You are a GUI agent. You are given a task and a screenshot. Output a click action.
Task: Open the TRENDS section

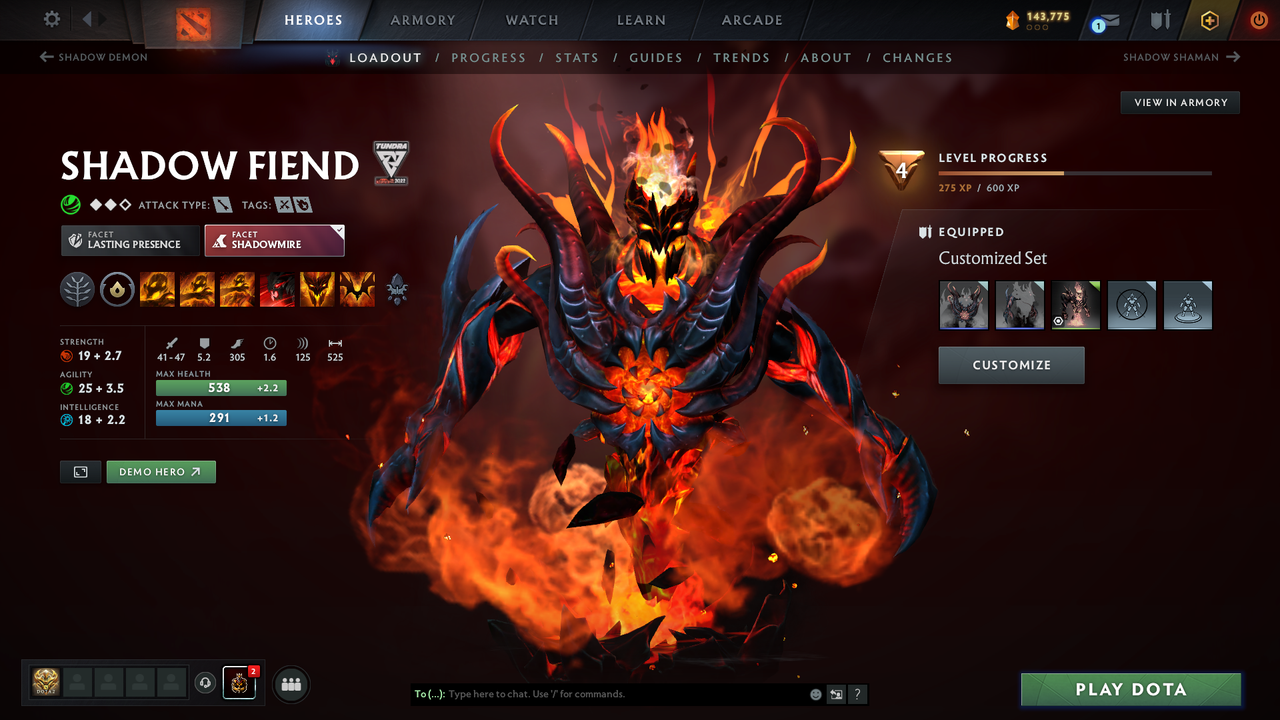point(741,57)
